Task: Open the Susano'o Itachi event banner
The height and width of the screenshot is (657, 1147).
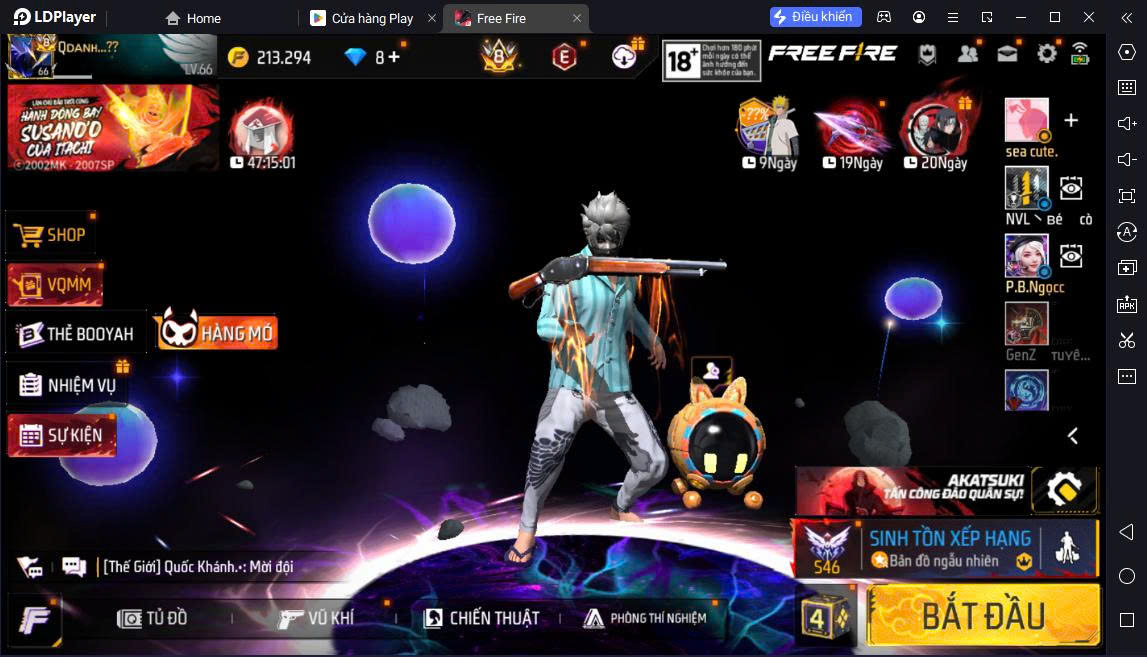Action: pyautogui.click(x=113, y=127)
